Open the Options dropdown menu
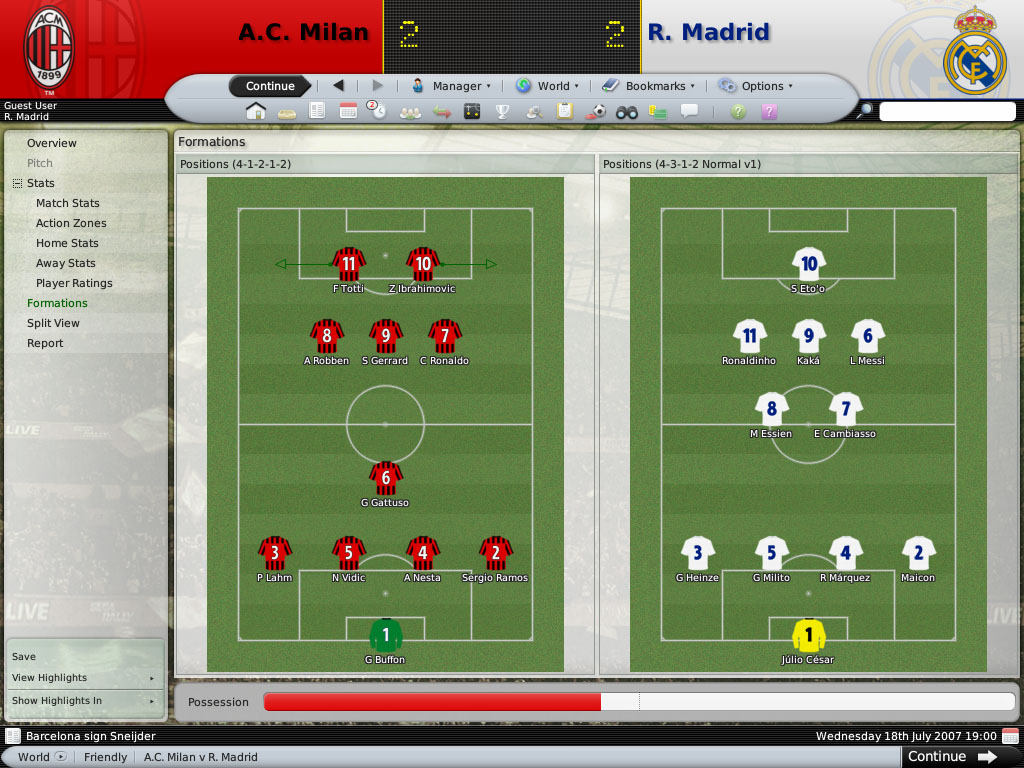 755,86
